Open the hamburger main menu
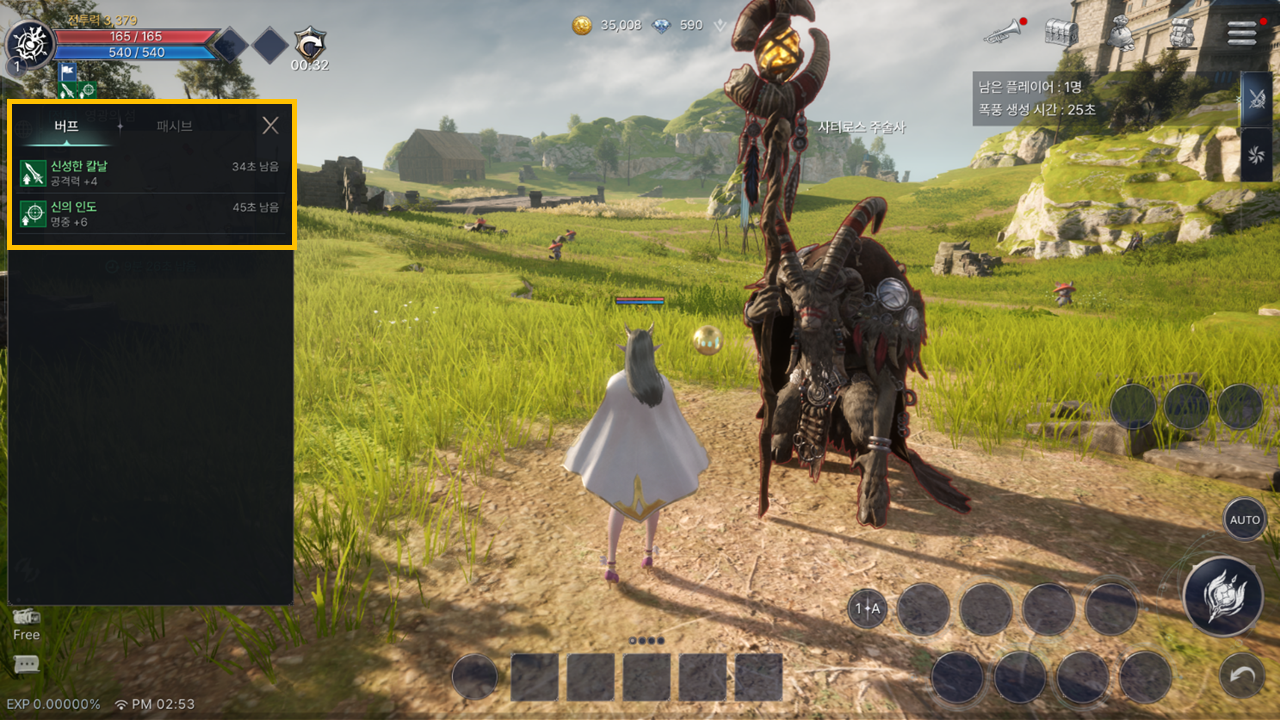1280x720 pixels. click(x=1242, y=32)
